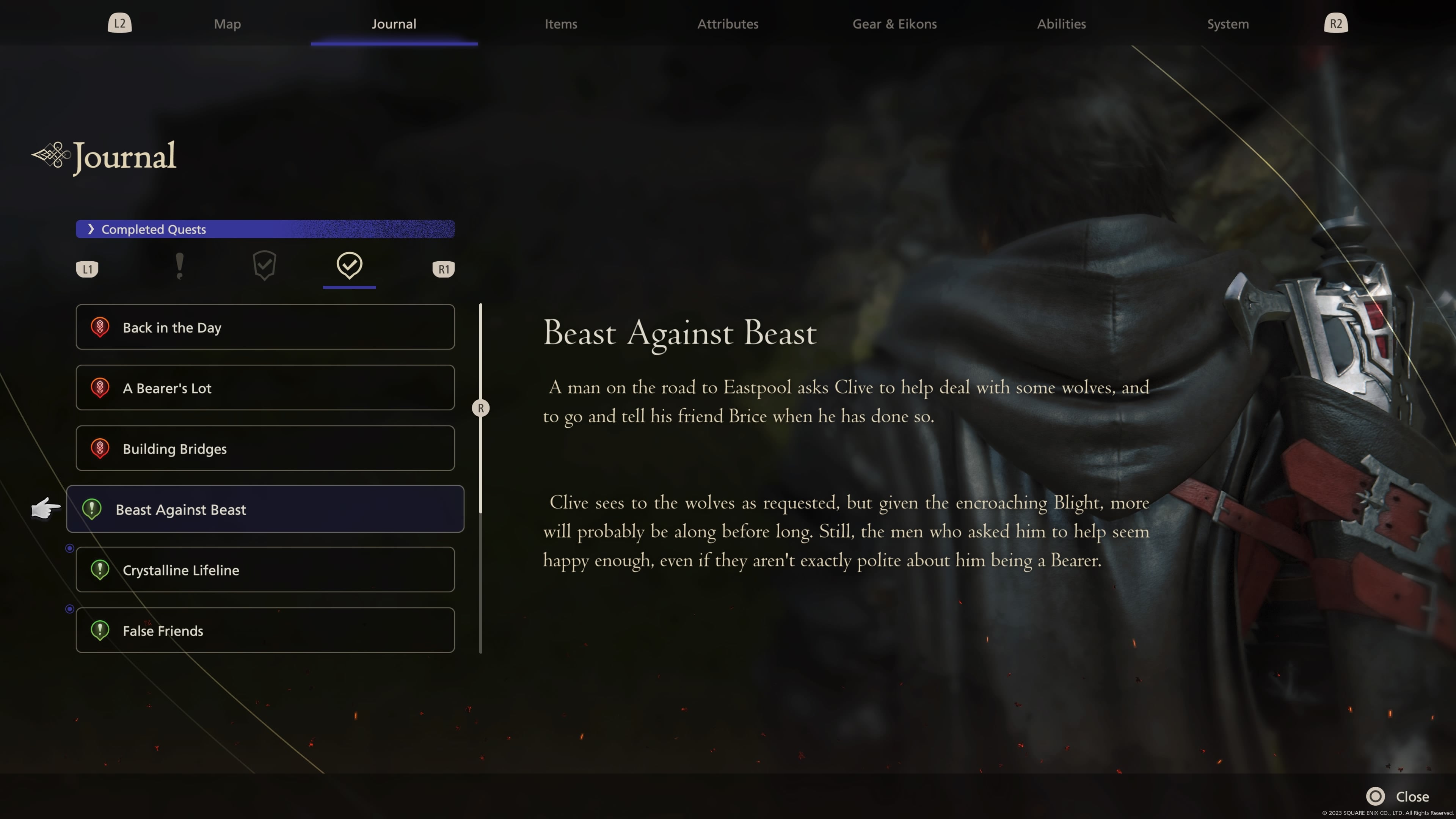This screenshot has width=1456, height=819.
Task: Switch to the Gear & Eikons tab
Action: (894, 24)
